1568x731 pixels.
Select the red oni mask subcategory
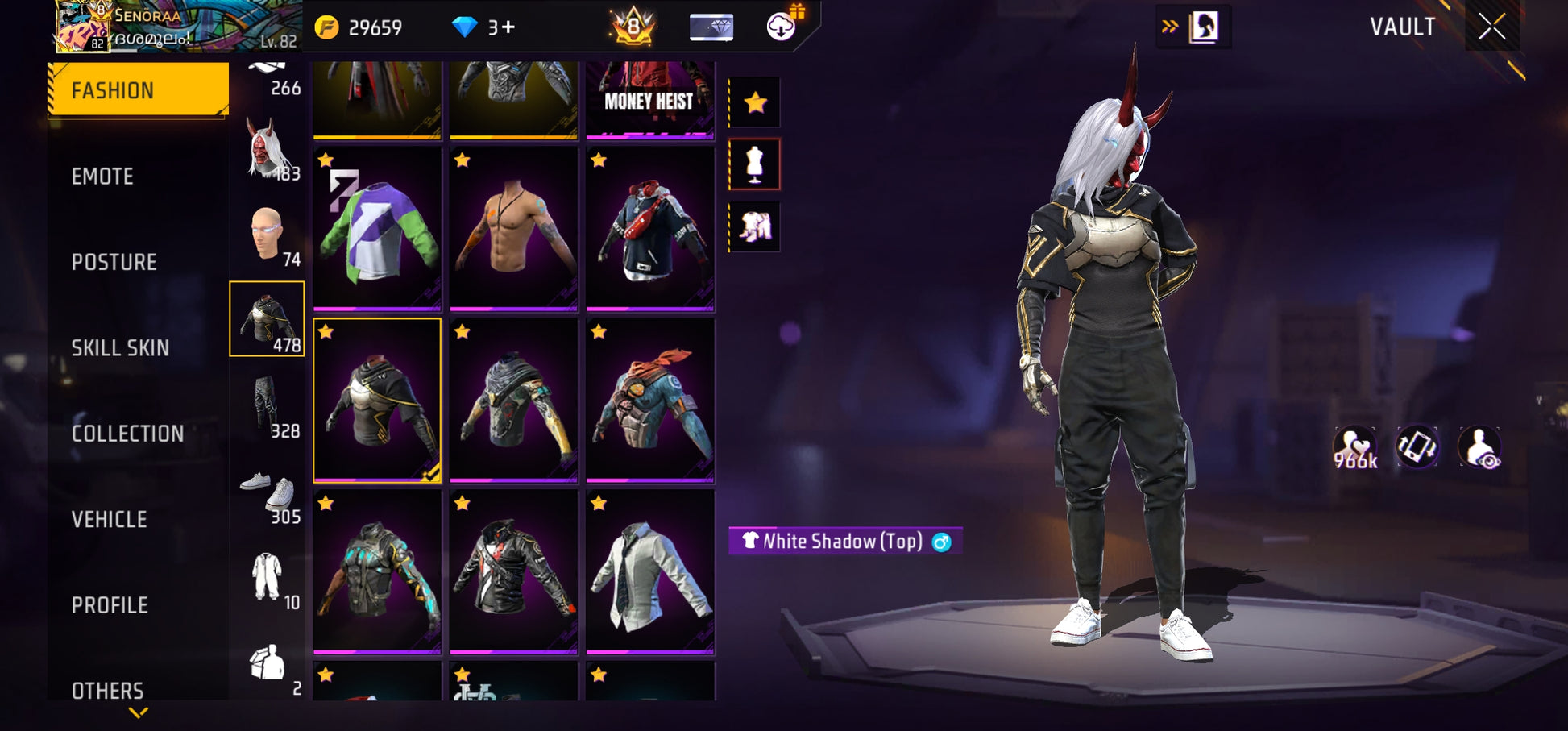tap(267, 148)
